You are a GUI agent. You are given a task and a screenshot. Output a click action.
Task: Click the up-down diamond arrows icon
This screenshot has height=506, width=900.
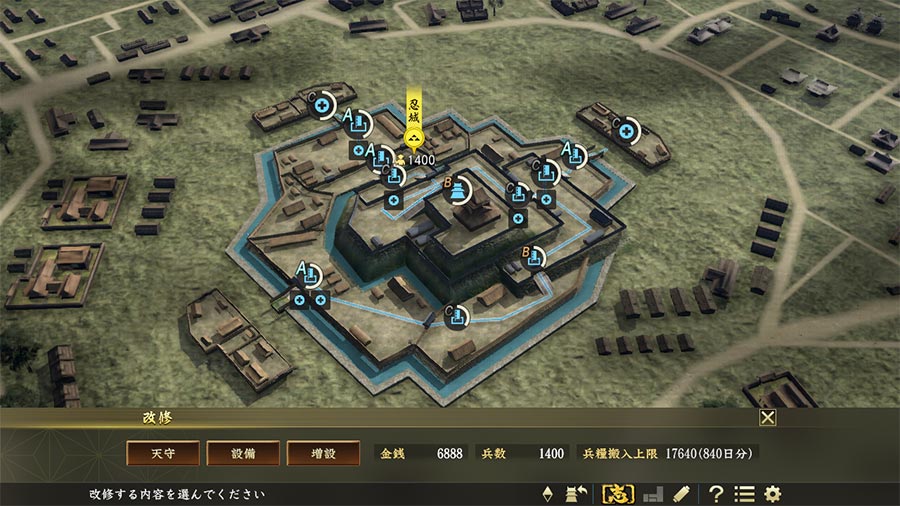coord(547,494)
